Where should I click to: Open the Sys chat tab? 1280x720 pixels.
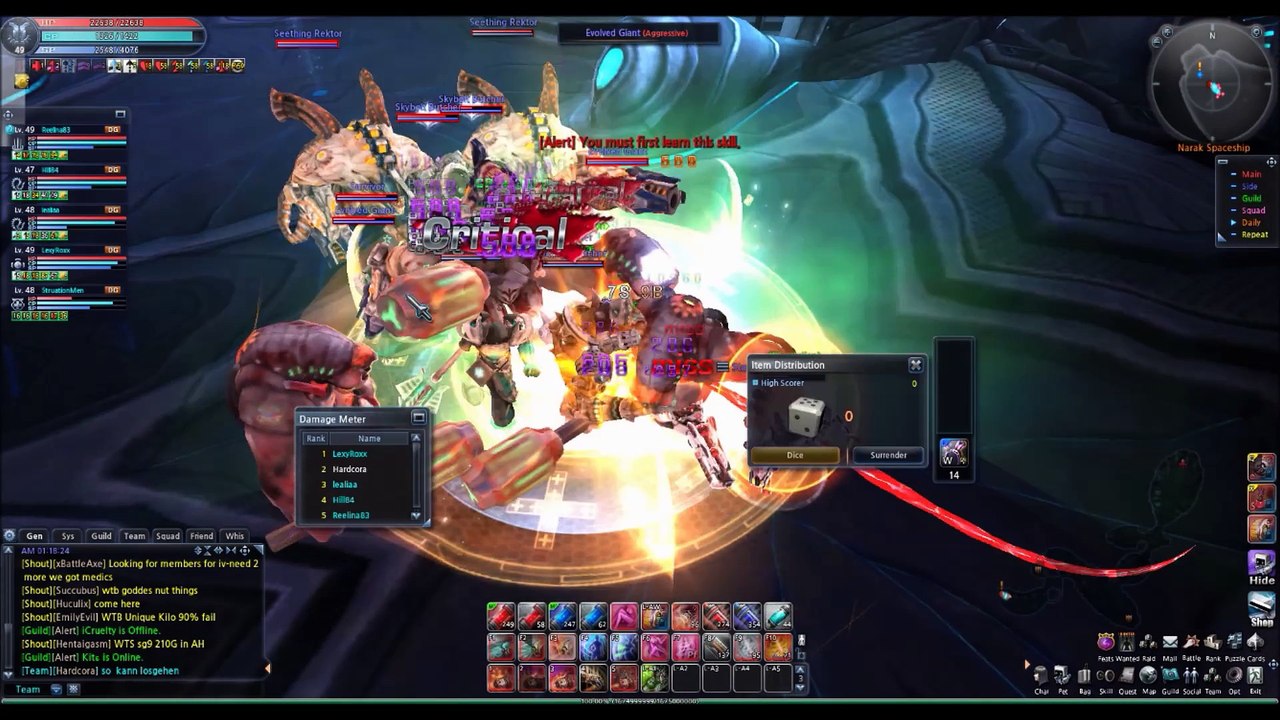pyautogui.click(x=68, y=536)
